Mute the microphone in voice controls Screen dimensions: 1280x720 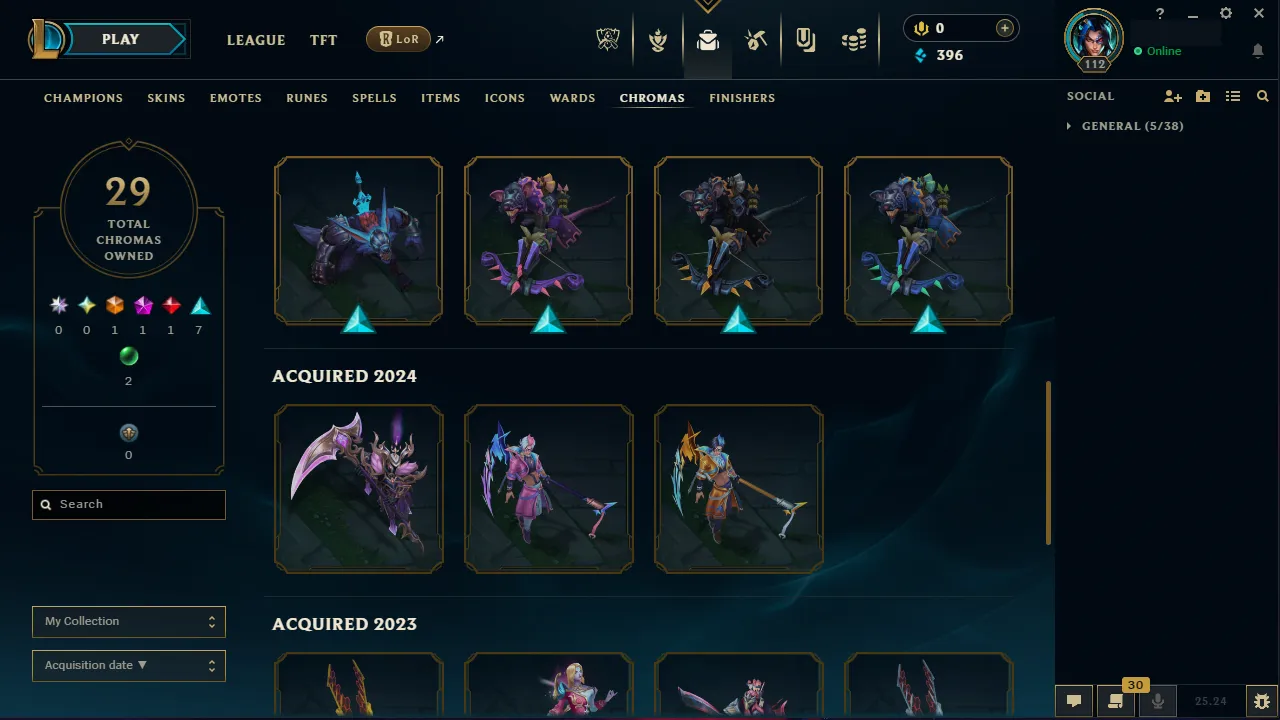1157,700
